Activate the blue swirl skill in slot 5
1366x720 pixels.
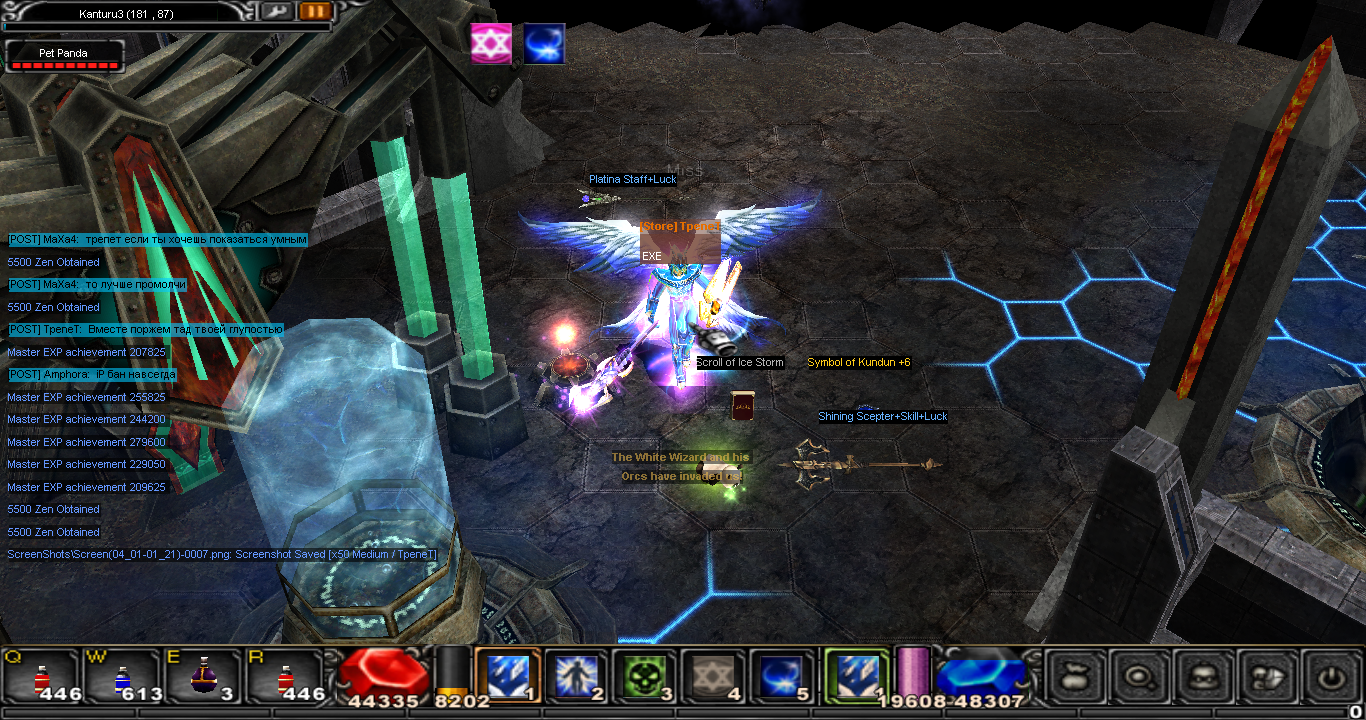point(781,676)
